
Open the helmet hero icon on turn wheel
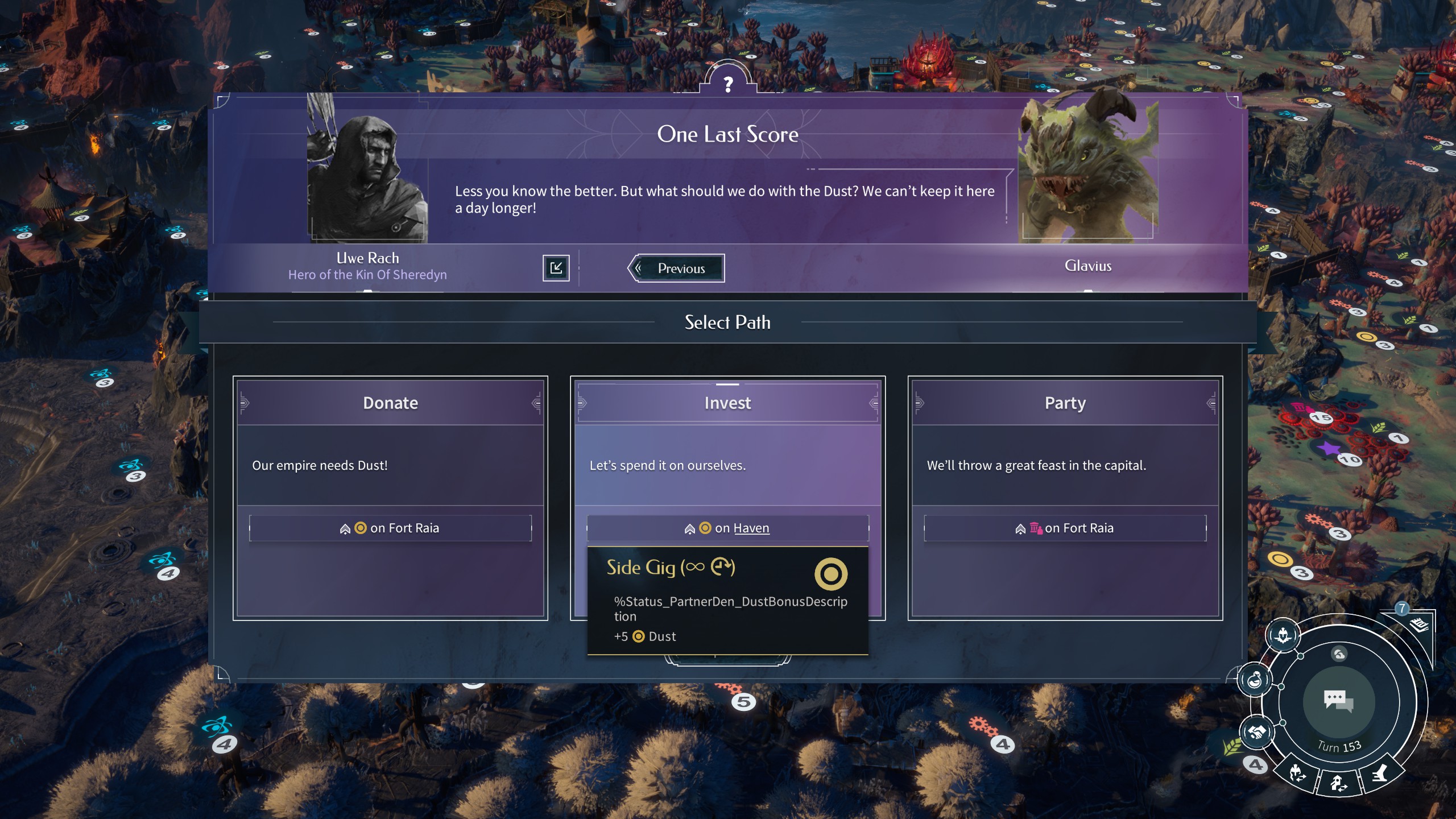(1283, 635)
